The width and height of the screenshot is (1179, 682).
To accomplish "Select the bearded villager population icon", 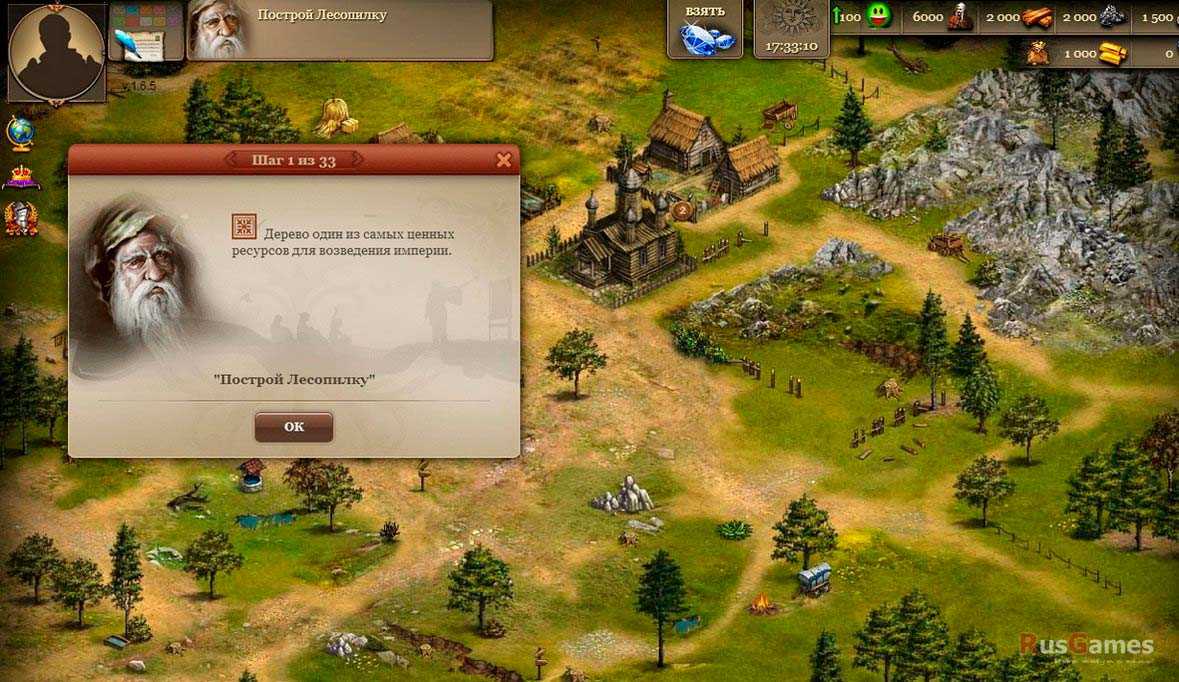I will pos(958,17).
